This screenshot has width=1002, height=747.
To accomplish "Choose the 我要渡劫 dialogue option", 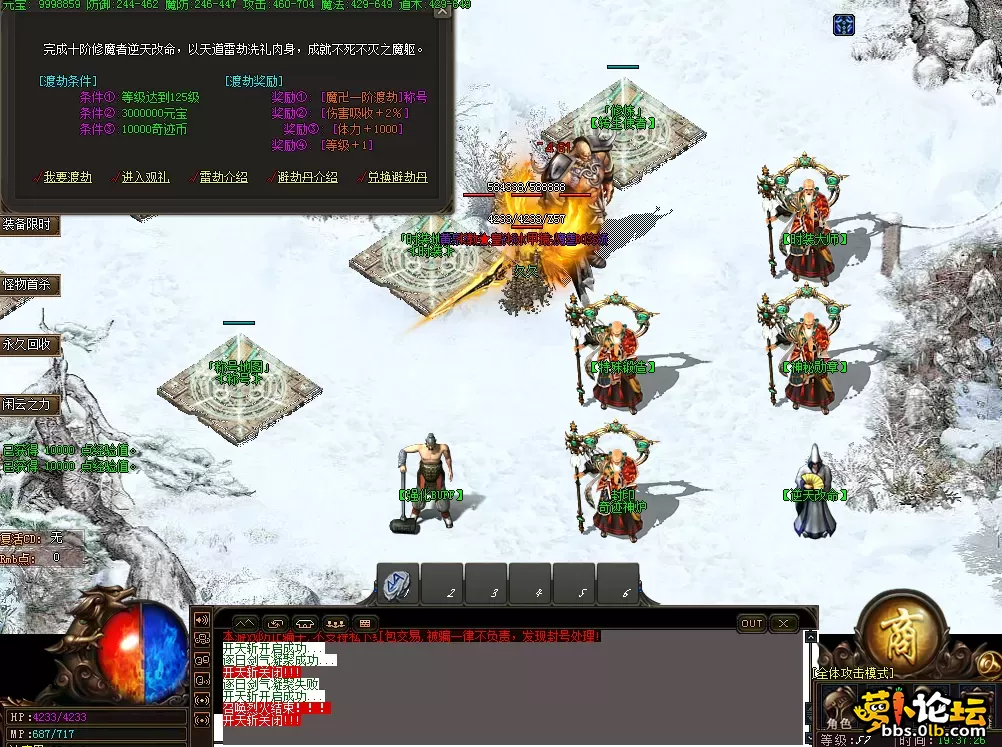I will [x=67, y=177].
